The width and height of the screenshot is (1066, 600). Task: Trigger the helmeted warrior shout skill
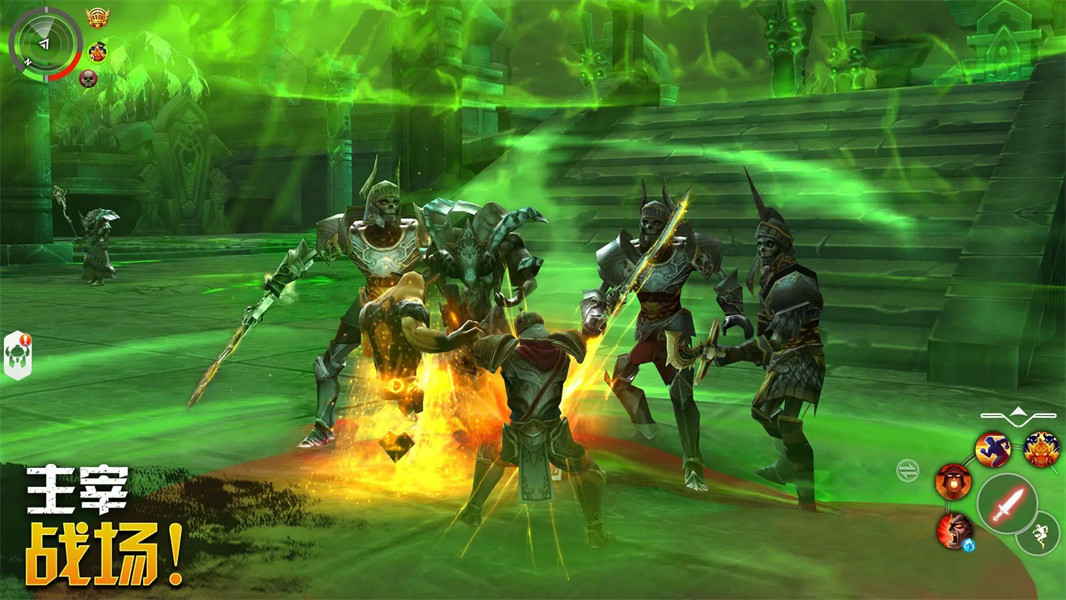pos(953,482)
